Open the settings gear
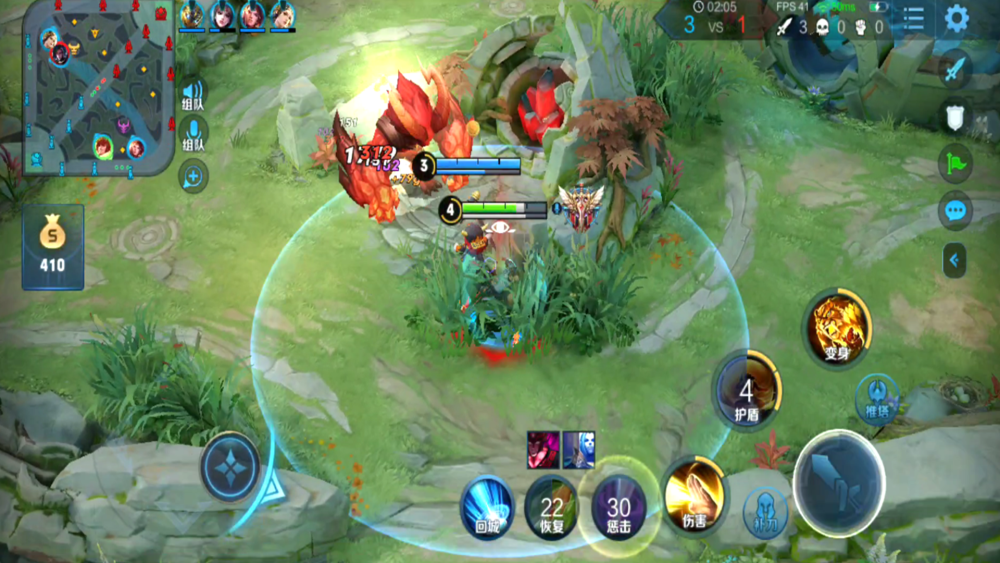This screenshot has height=563, width=1000. pyautogui.click(x=957, y=18)
